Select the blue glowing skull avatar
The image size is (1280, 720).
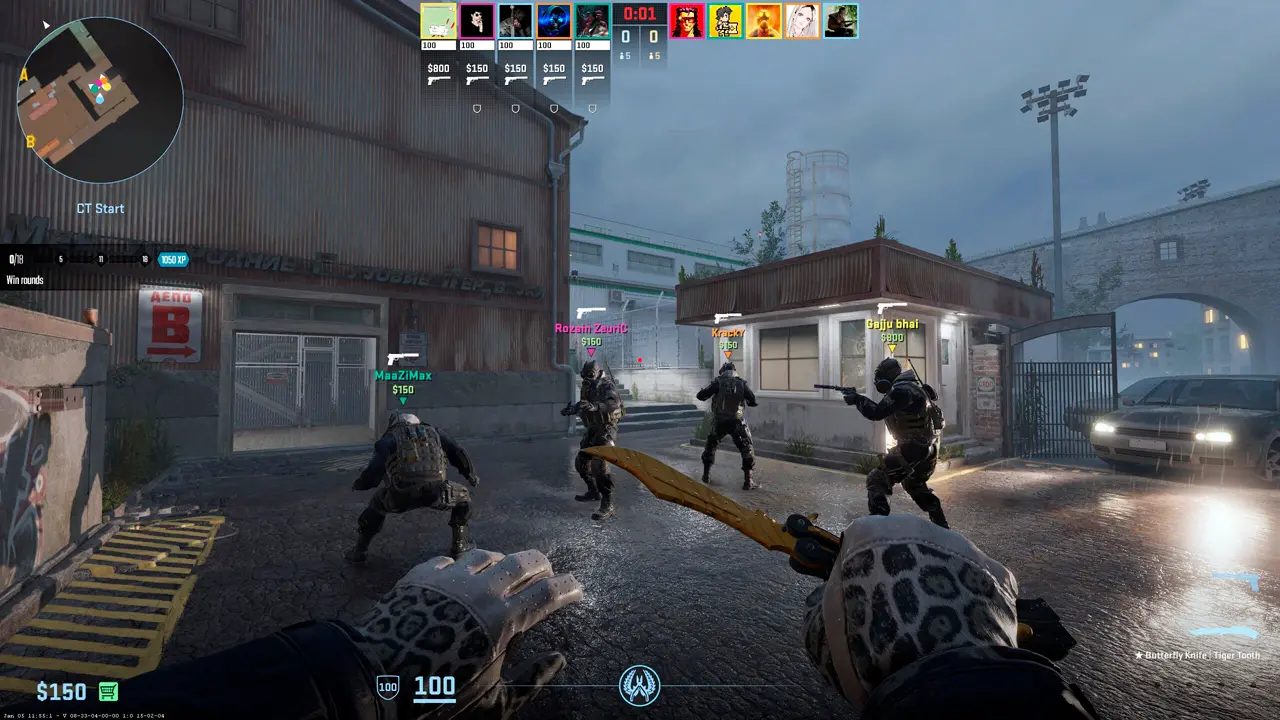click(x=554, y=21)
